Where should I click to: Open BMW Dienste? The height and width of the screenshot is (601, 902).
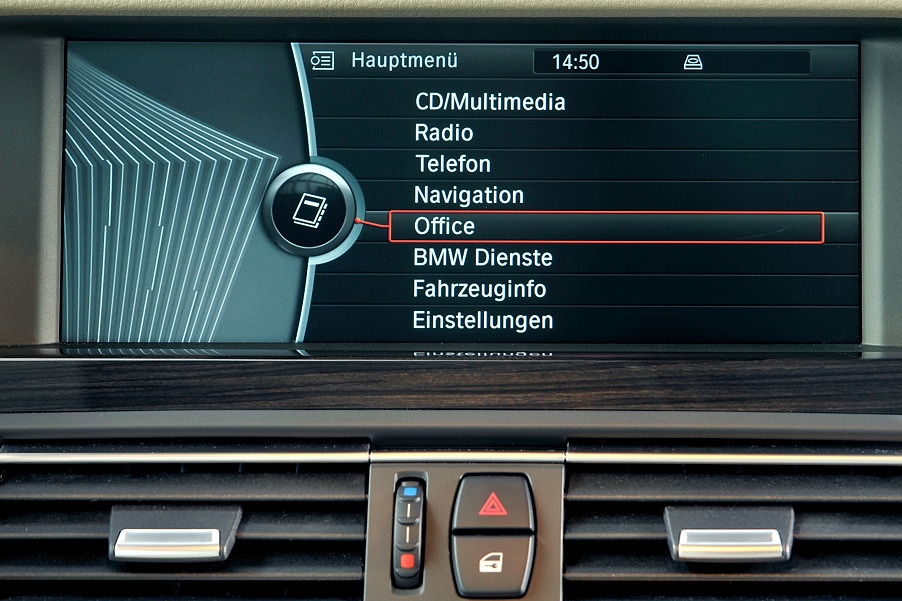tap(482, 258)
